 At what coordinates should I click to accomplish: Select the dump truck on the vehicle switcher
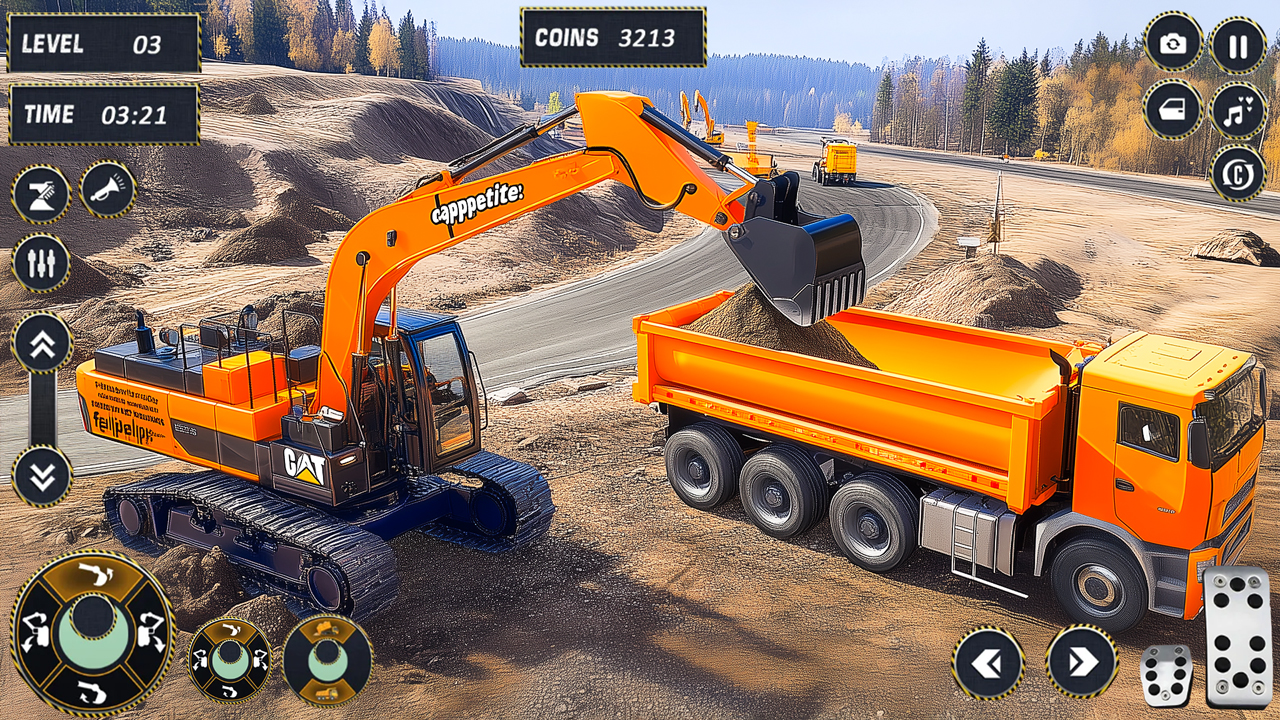[x=328, y=691]
